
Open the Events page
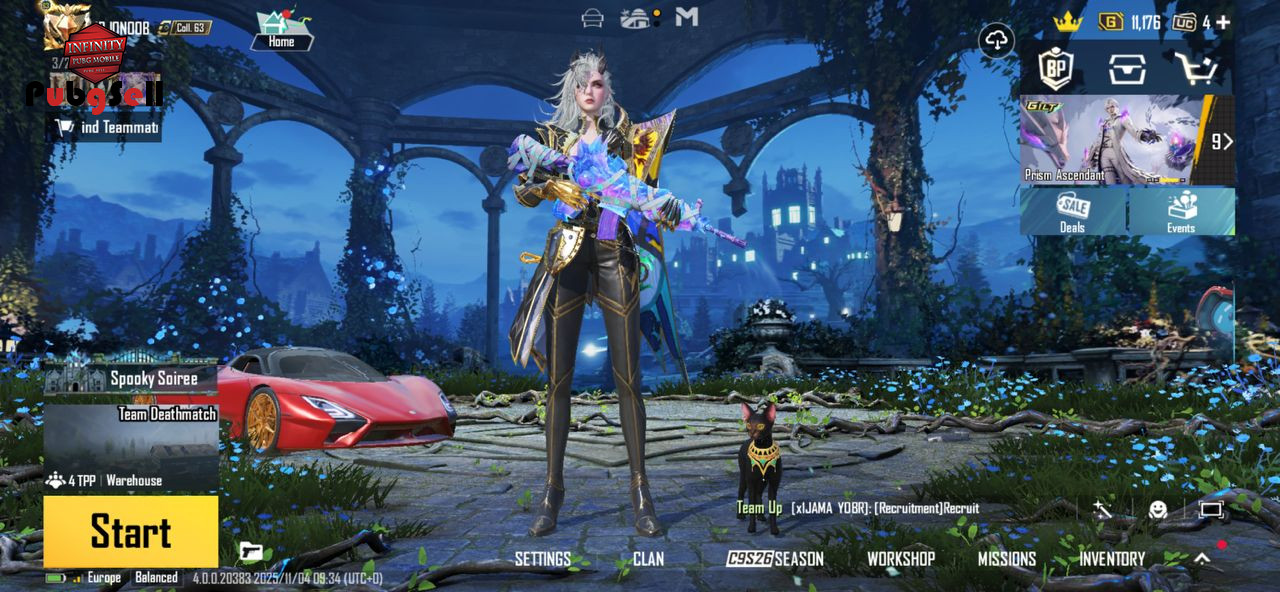[x=1181, y=212]
